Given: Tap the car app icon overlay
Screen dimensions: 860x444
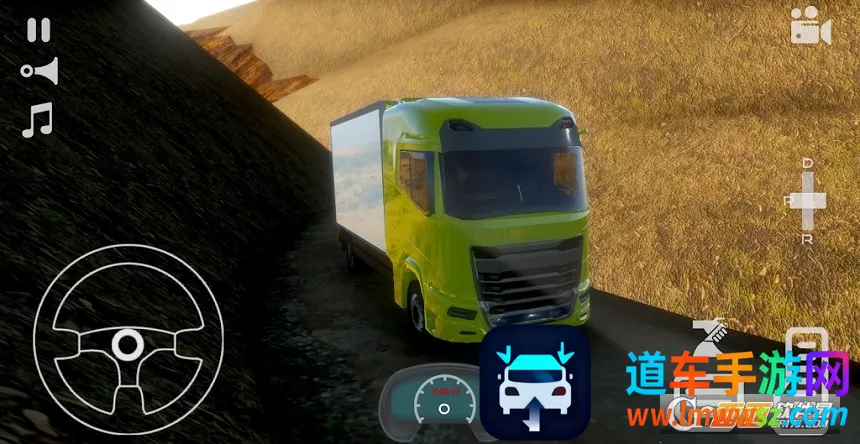Looking at the screenshot, I should click(534, 384).
